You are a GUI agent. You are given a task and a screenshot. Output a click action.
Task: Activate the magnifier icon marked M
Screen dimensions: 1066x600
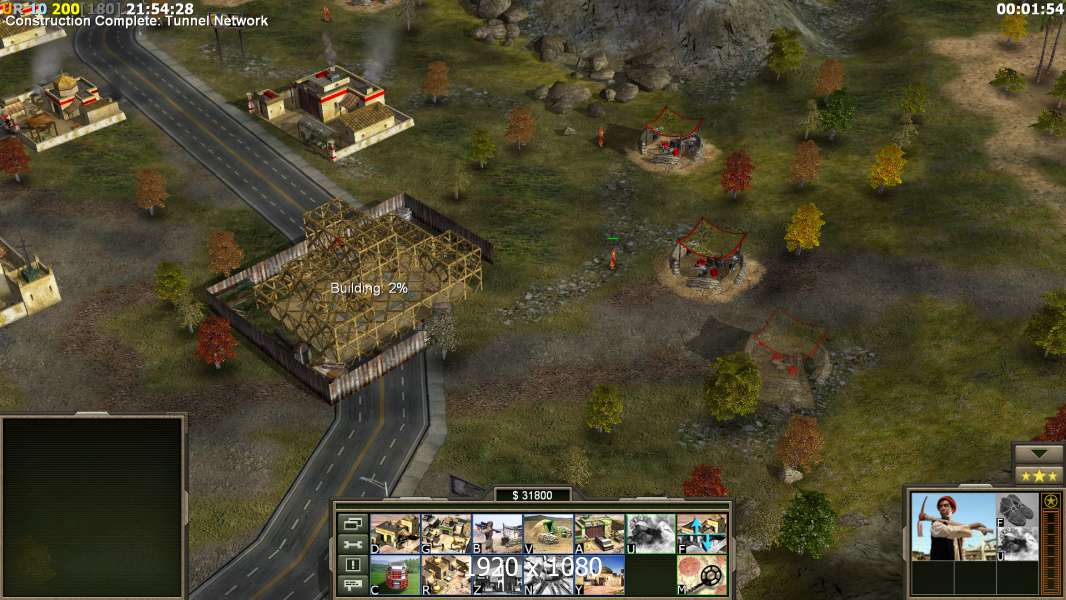701,575
